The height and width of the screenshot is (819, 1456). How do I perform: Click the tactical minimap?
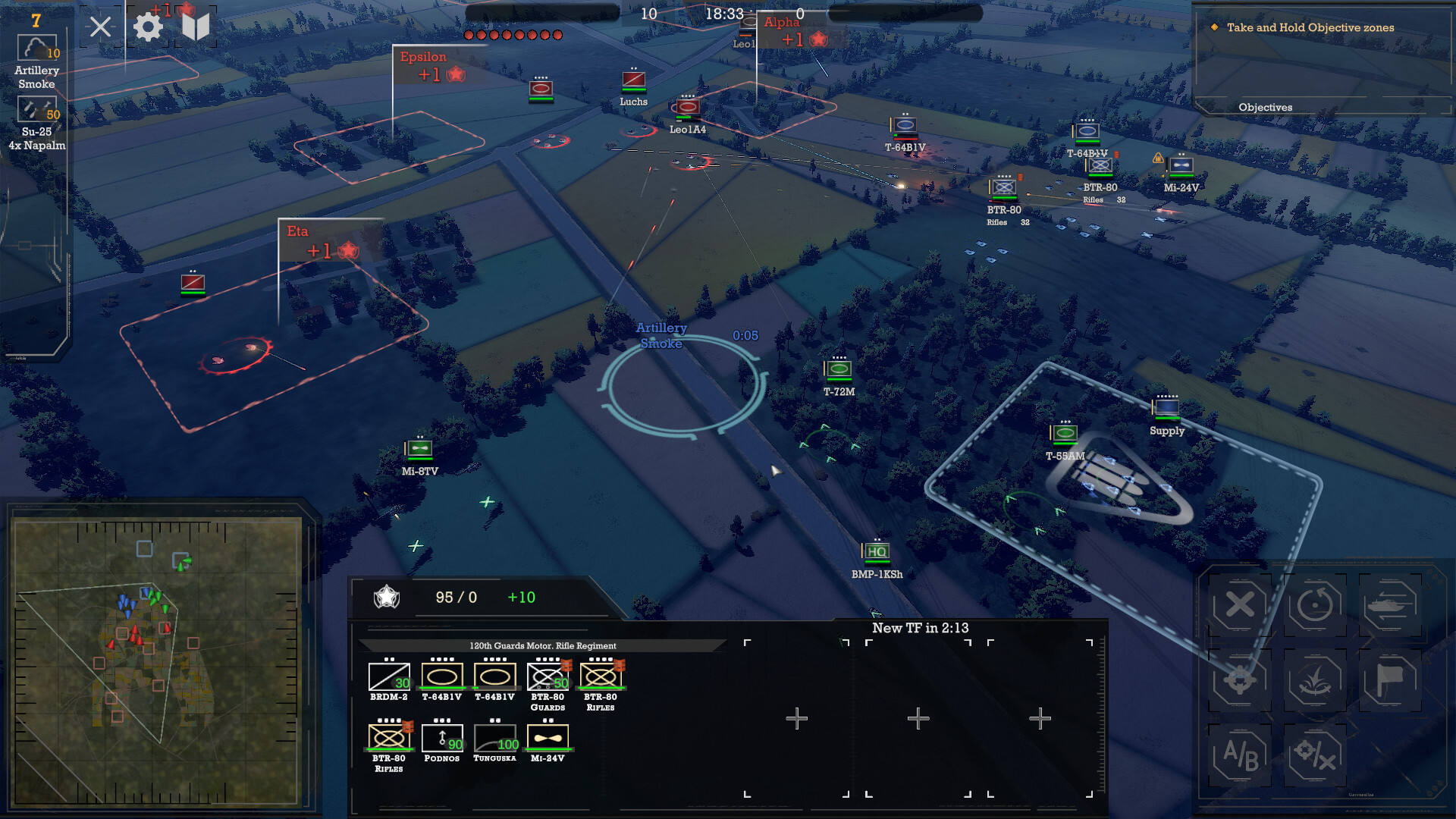click(x=156, y=661)
